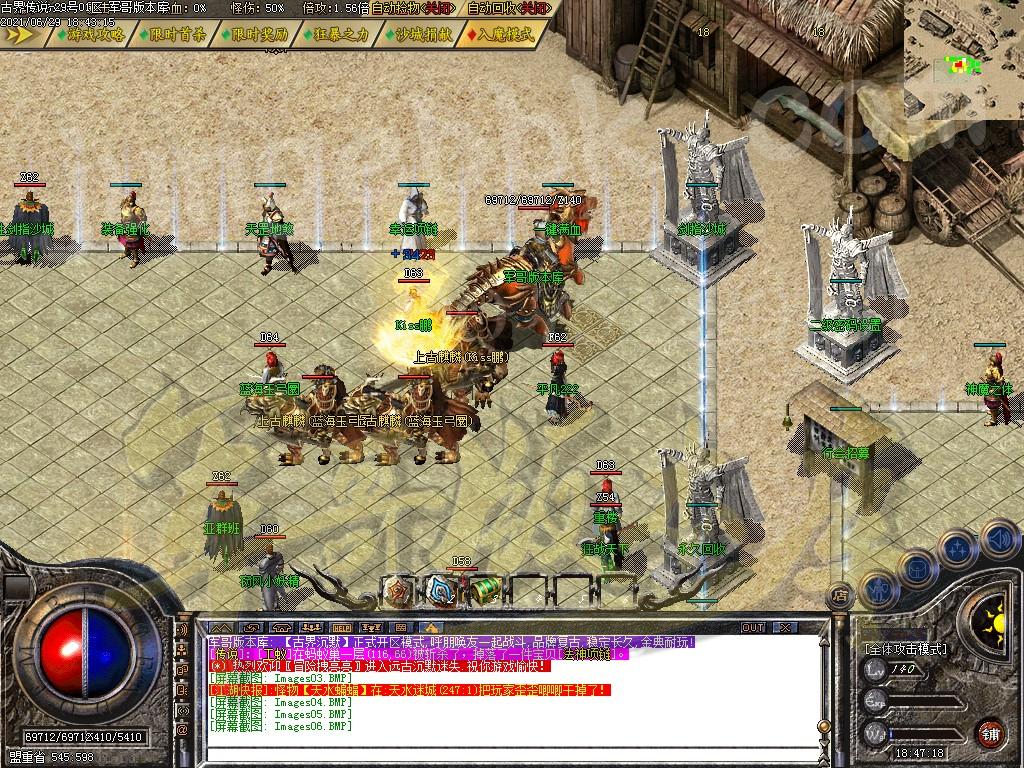Close the chat with the X button

point(784,627)
